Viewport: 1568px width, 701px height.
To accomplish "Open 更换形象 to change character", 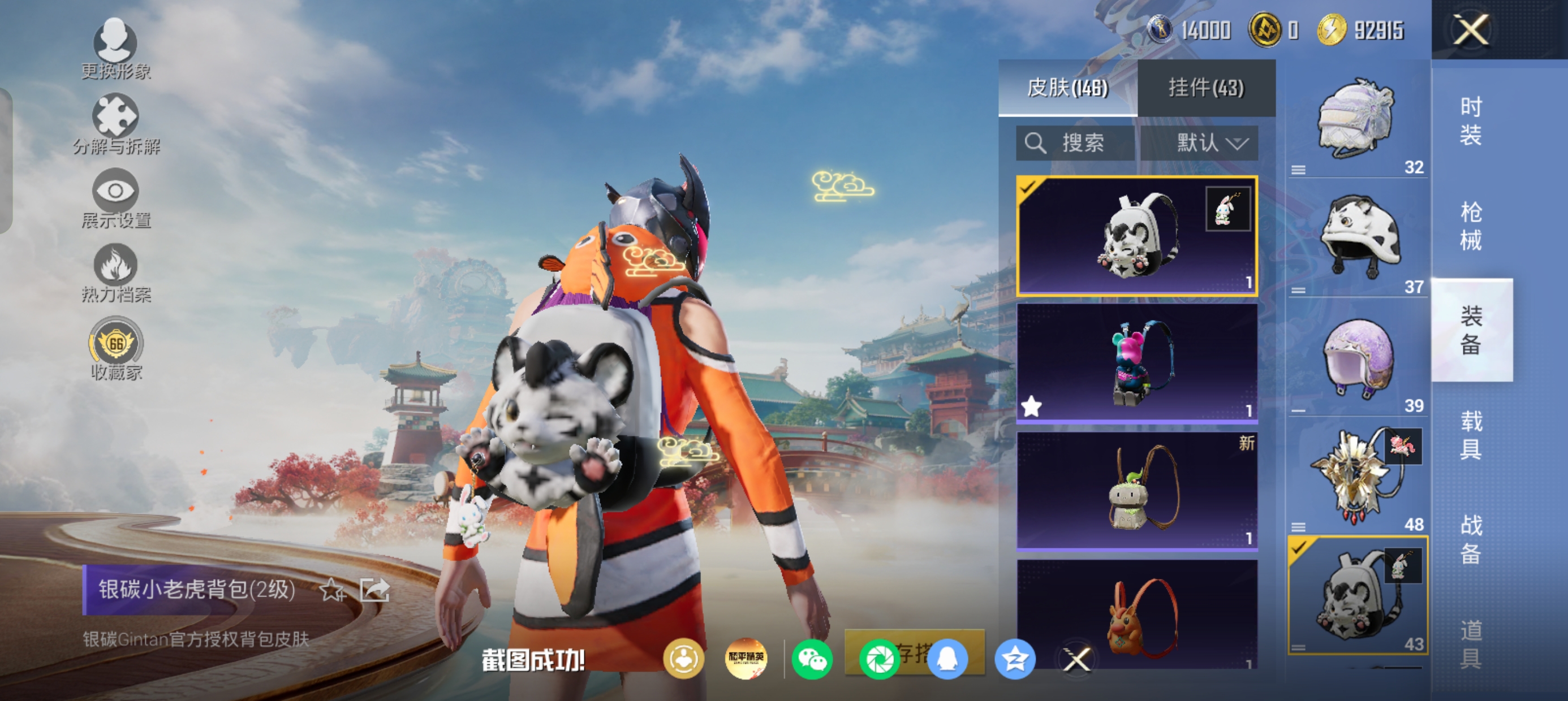I will click(x=115, y=49).
